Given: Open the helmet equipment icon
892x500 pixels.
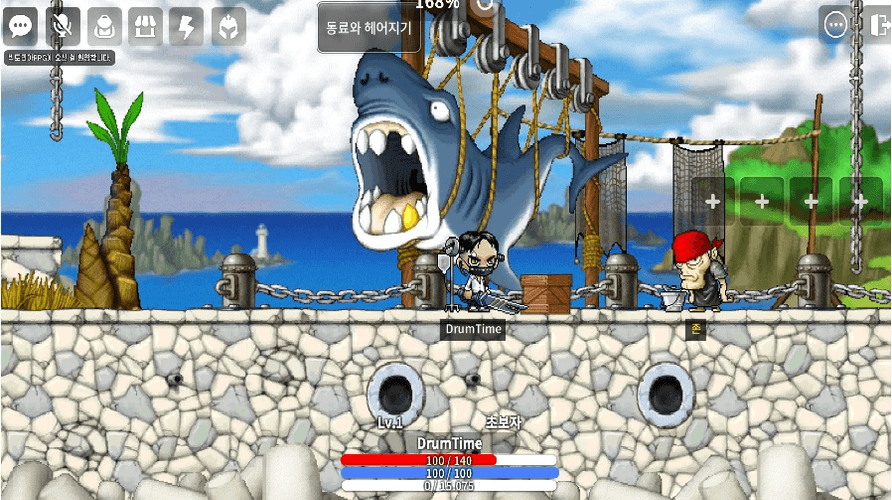Looking at the screenshot, I should point(228,26).
